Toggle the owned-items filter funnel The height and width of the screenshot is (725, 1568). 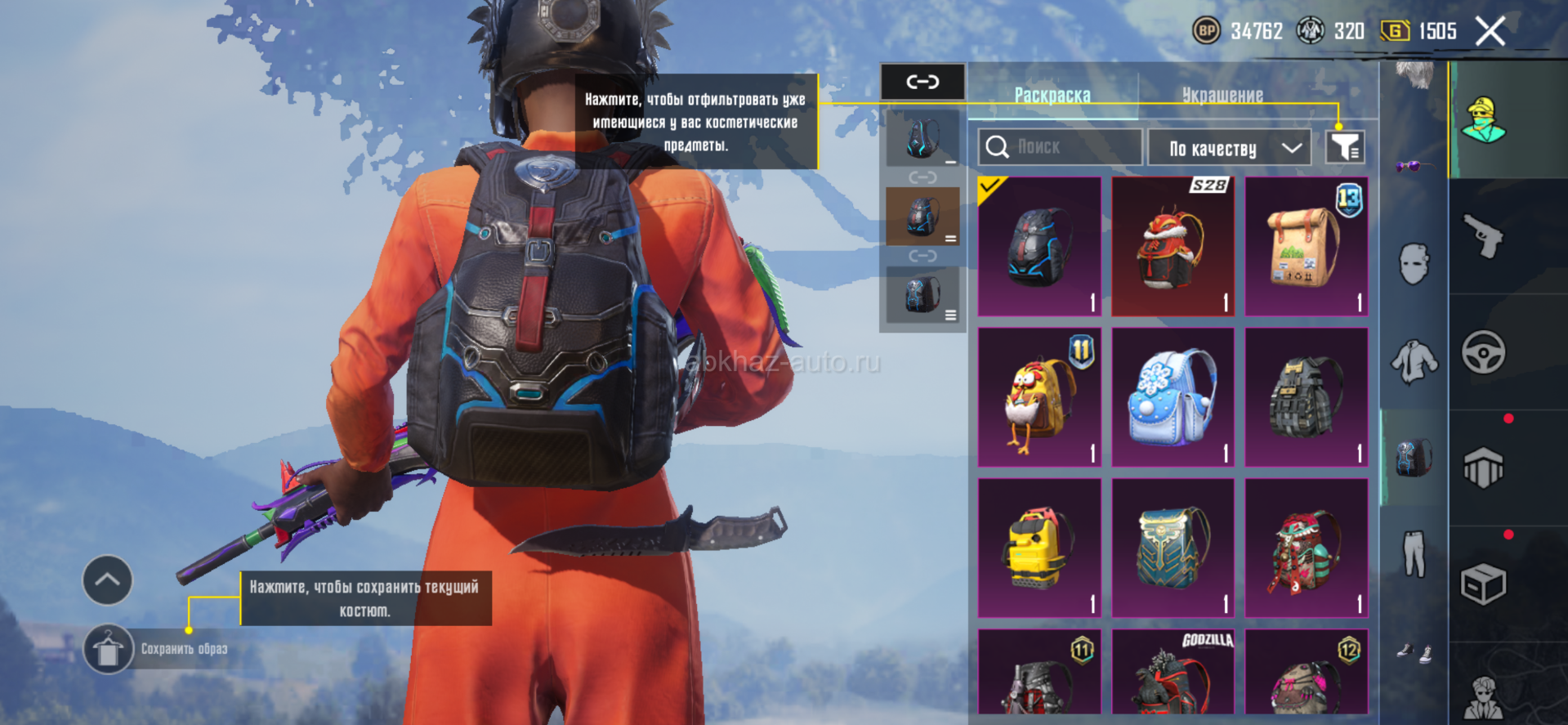tap(1344, 147)
